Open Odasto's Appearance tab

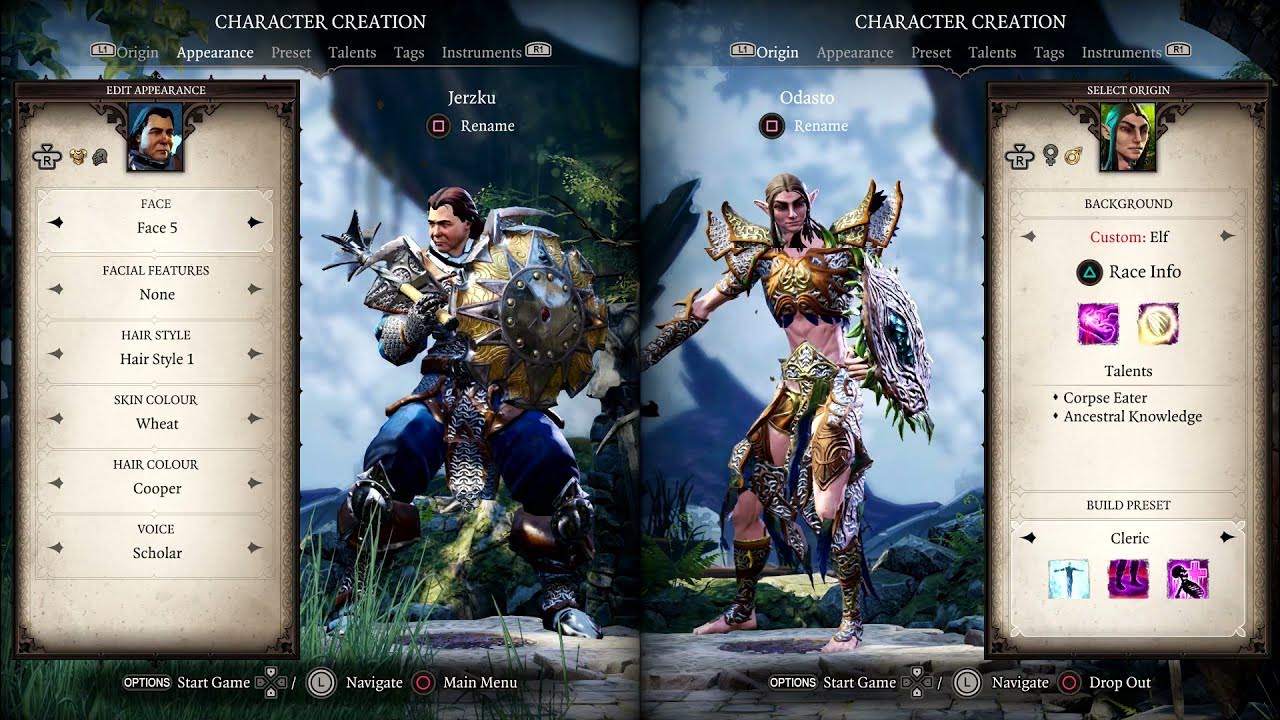(x=854, y=52)
